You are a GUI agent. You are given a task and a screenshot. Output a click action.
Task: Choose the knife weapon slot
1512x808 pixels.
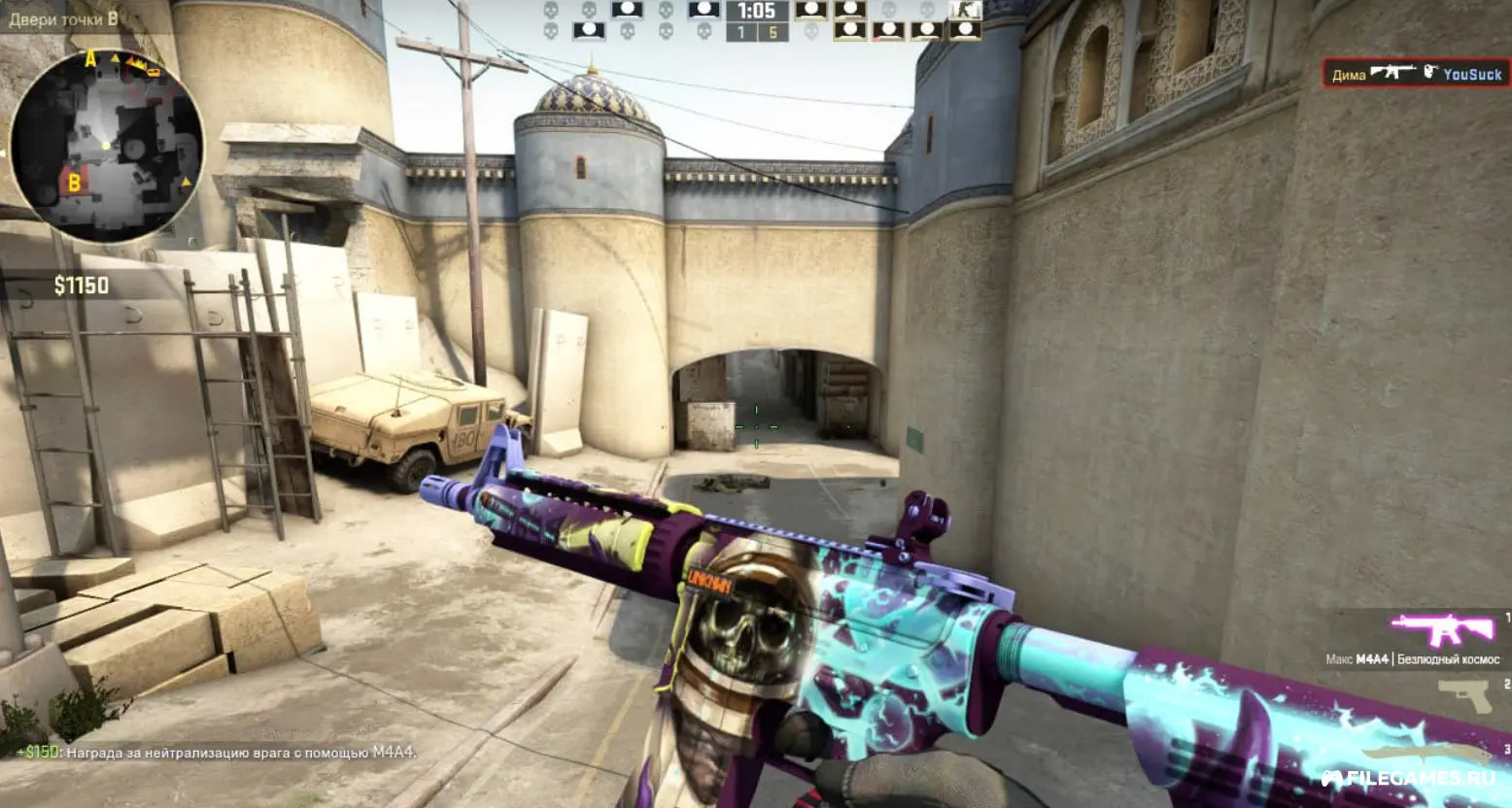click(1426, 755)
